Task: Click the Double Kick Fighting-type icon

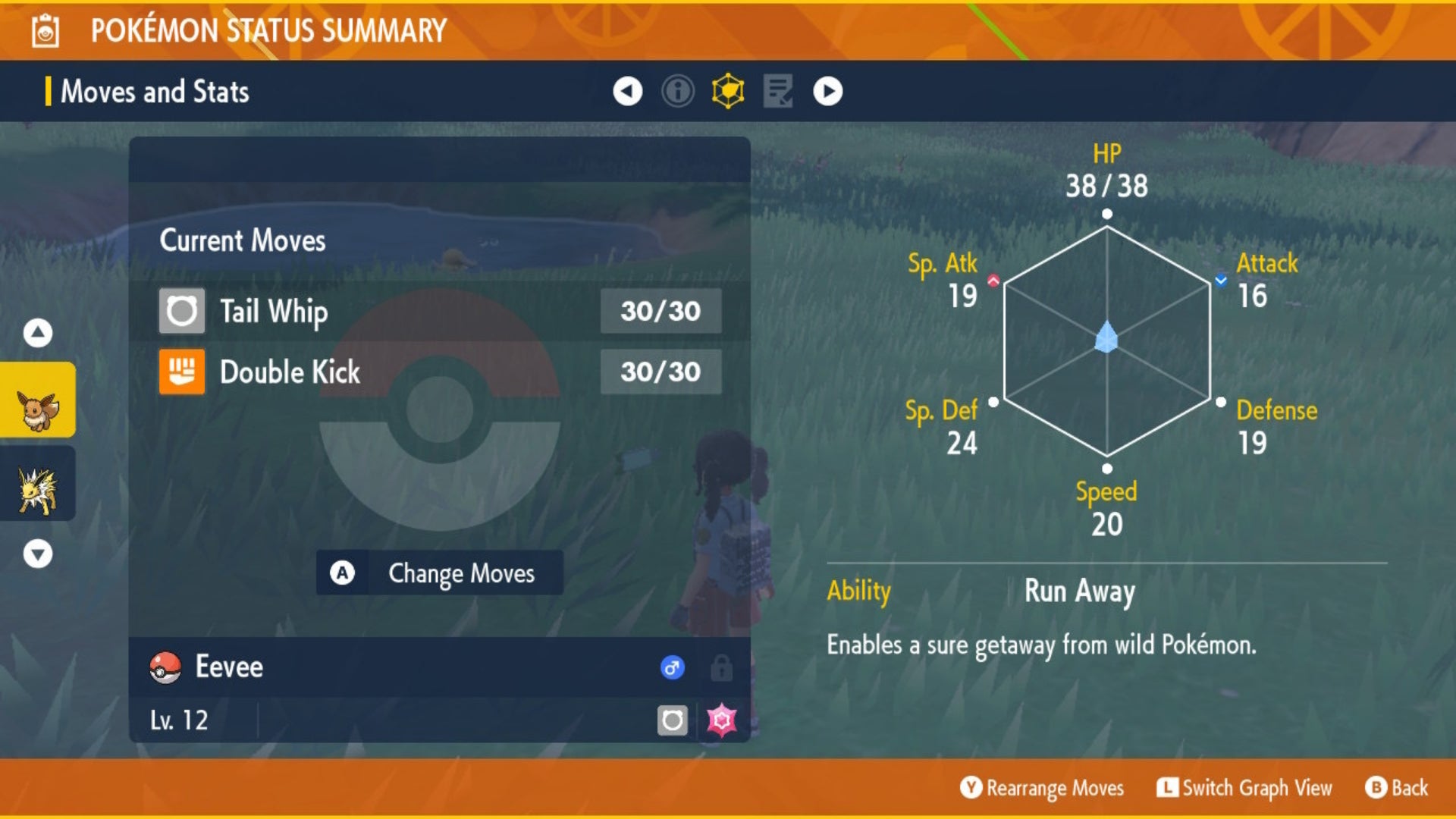Action: point(182,372)
